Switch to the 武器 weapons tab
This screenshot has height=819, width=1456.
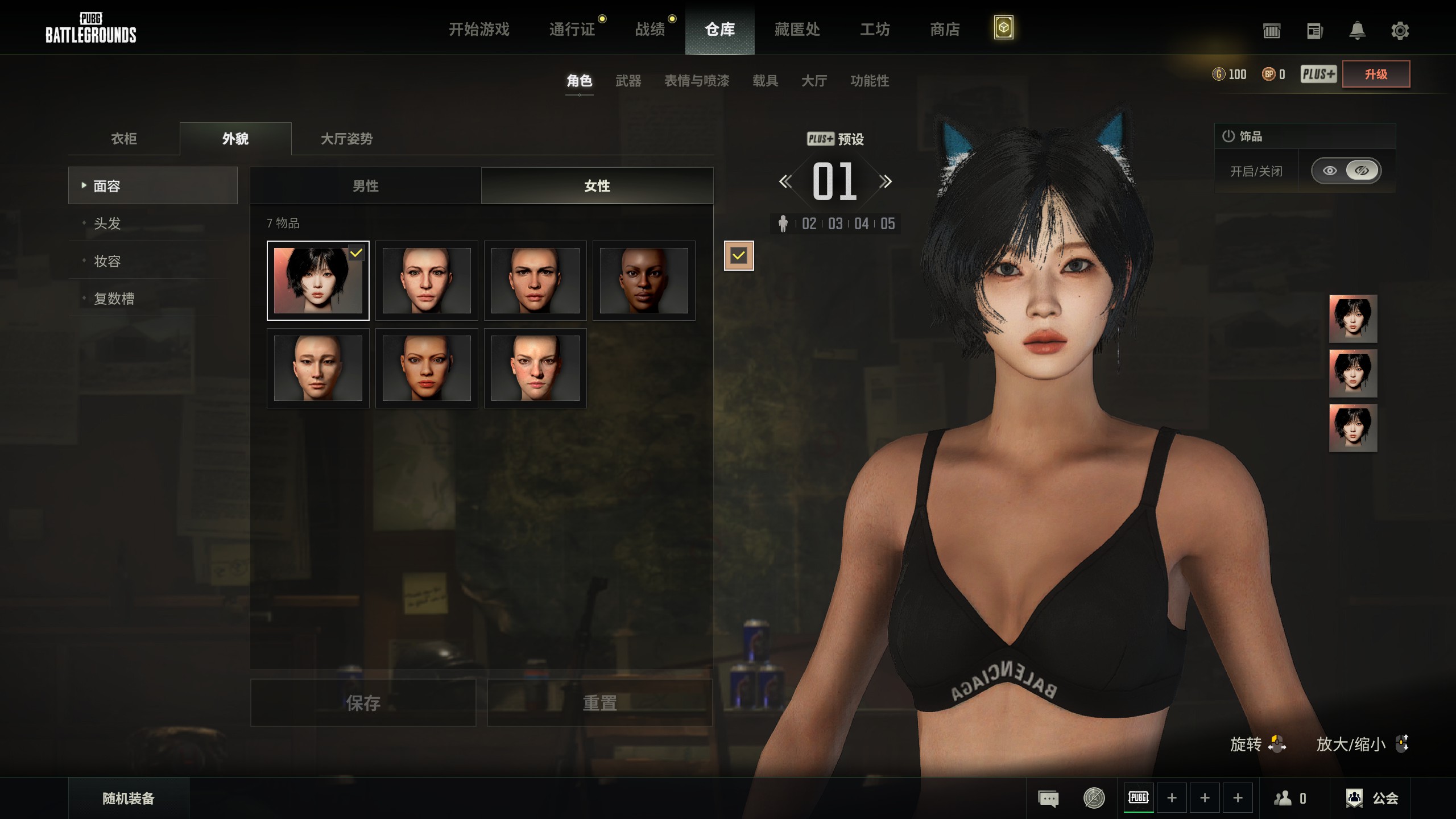628,81
